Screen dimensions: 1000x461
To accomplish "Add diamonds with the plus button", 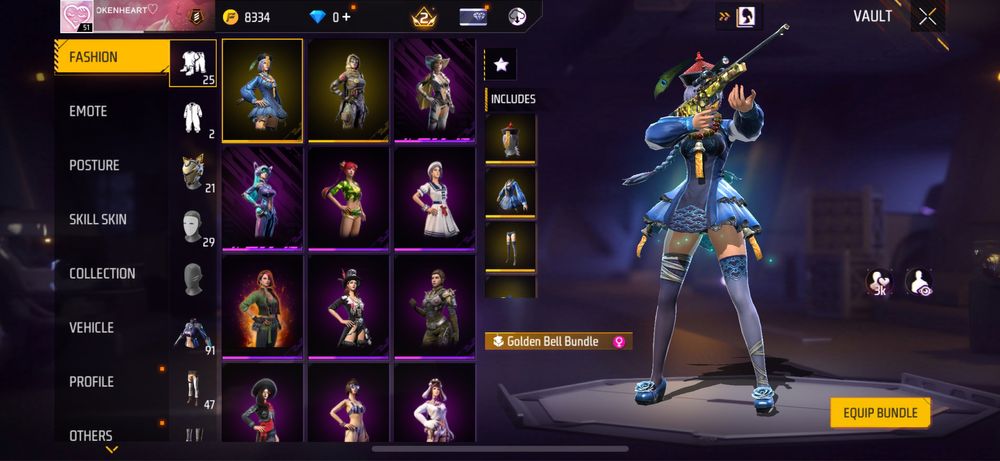I will [346, 17].
